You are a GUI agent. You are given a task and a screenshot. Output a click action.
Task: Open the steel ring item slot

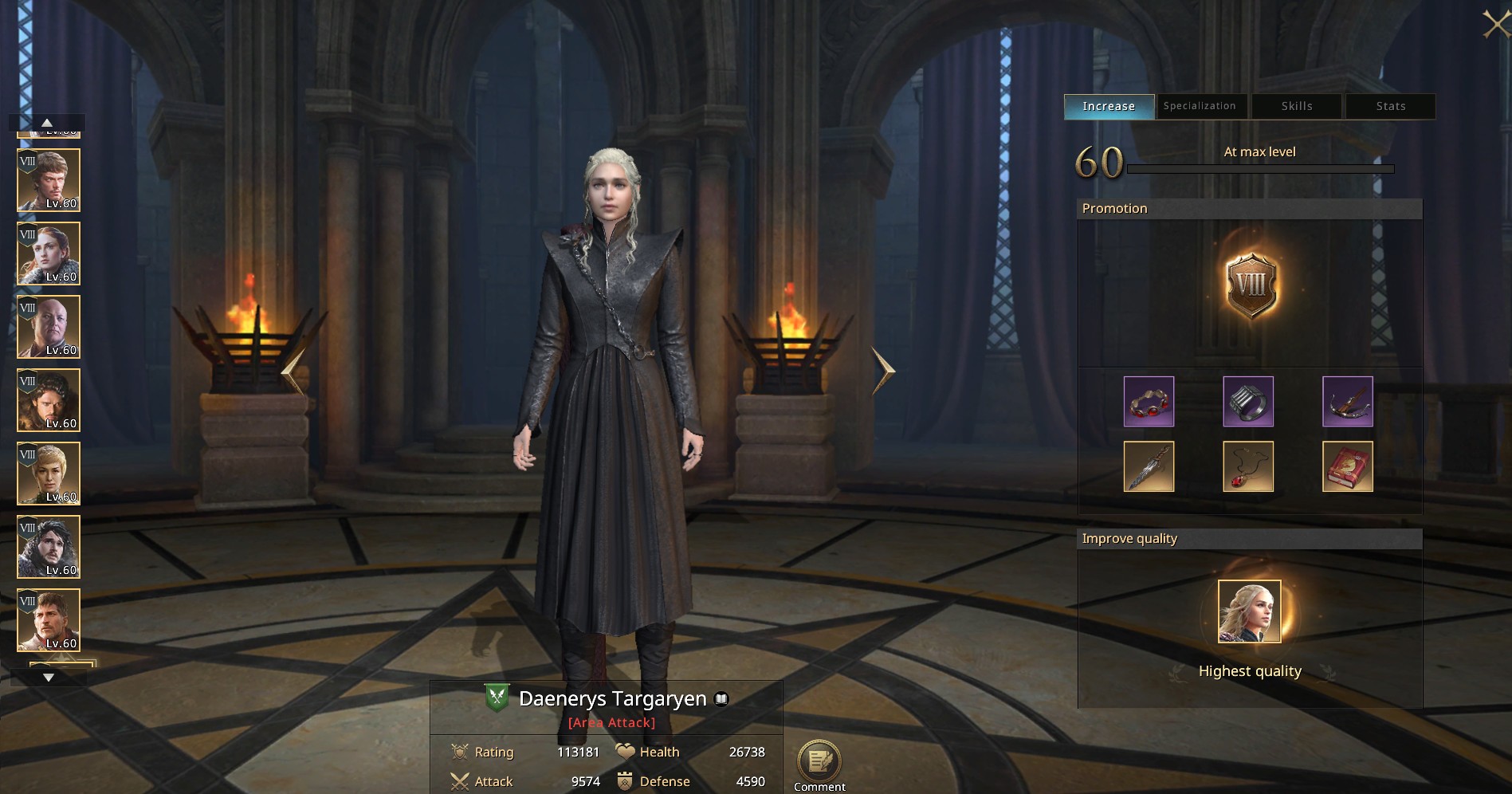click(x=1248, y=401)
